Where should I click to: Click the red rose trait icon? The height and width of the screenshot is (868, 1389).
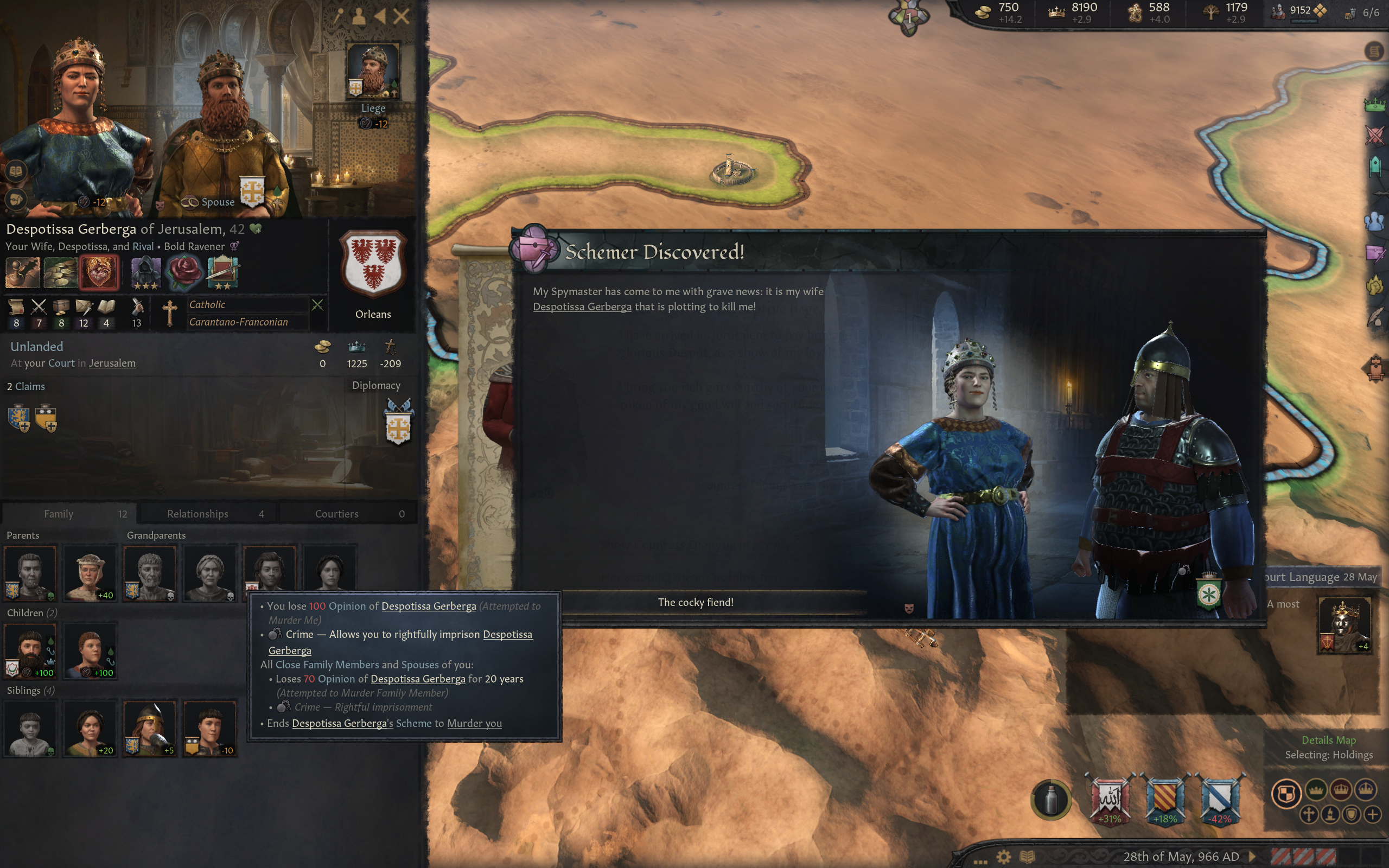coord(184,272)
